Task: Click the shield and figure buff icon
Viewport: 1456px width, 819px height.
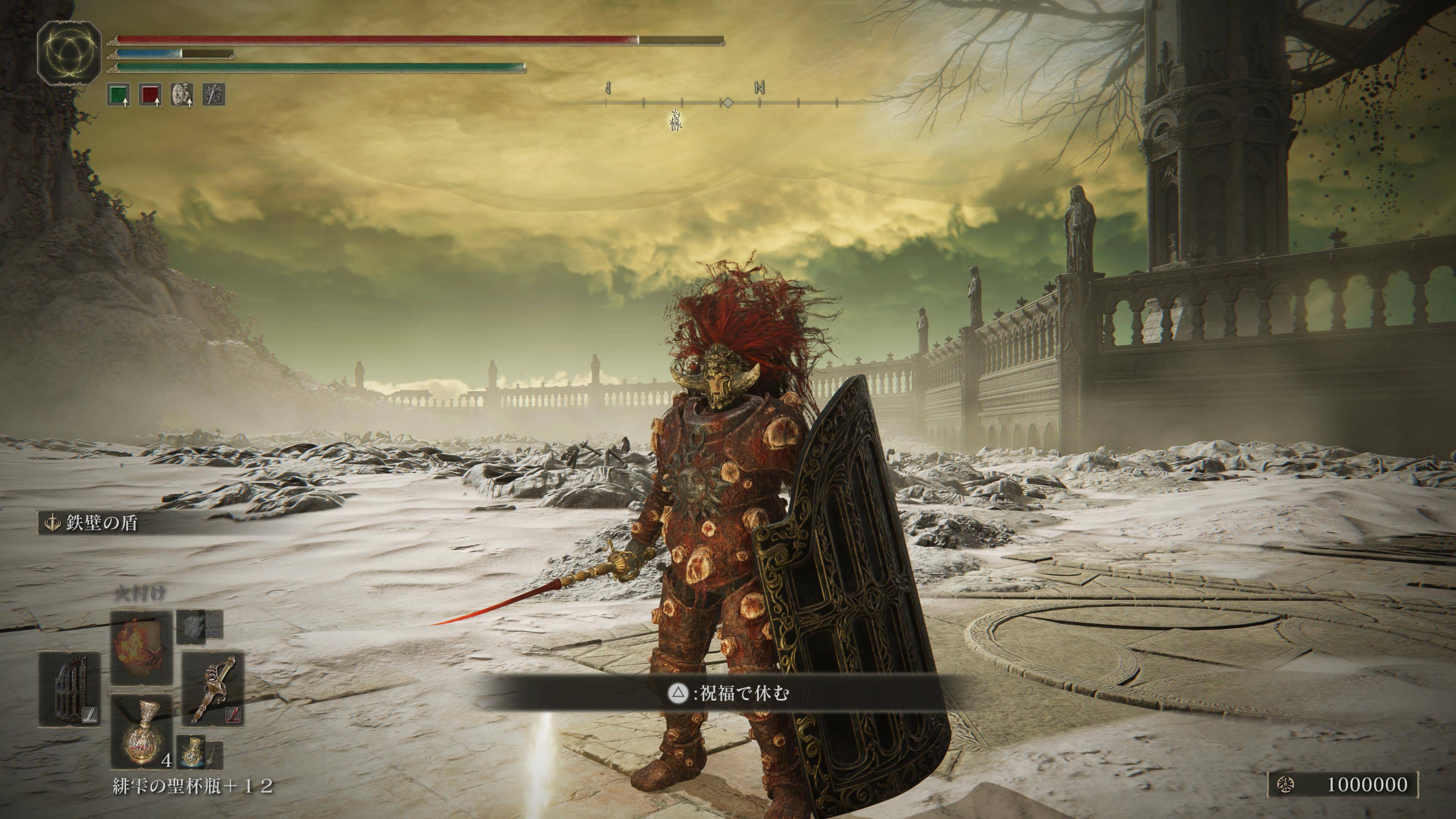Action: click(x=182, y=94)
